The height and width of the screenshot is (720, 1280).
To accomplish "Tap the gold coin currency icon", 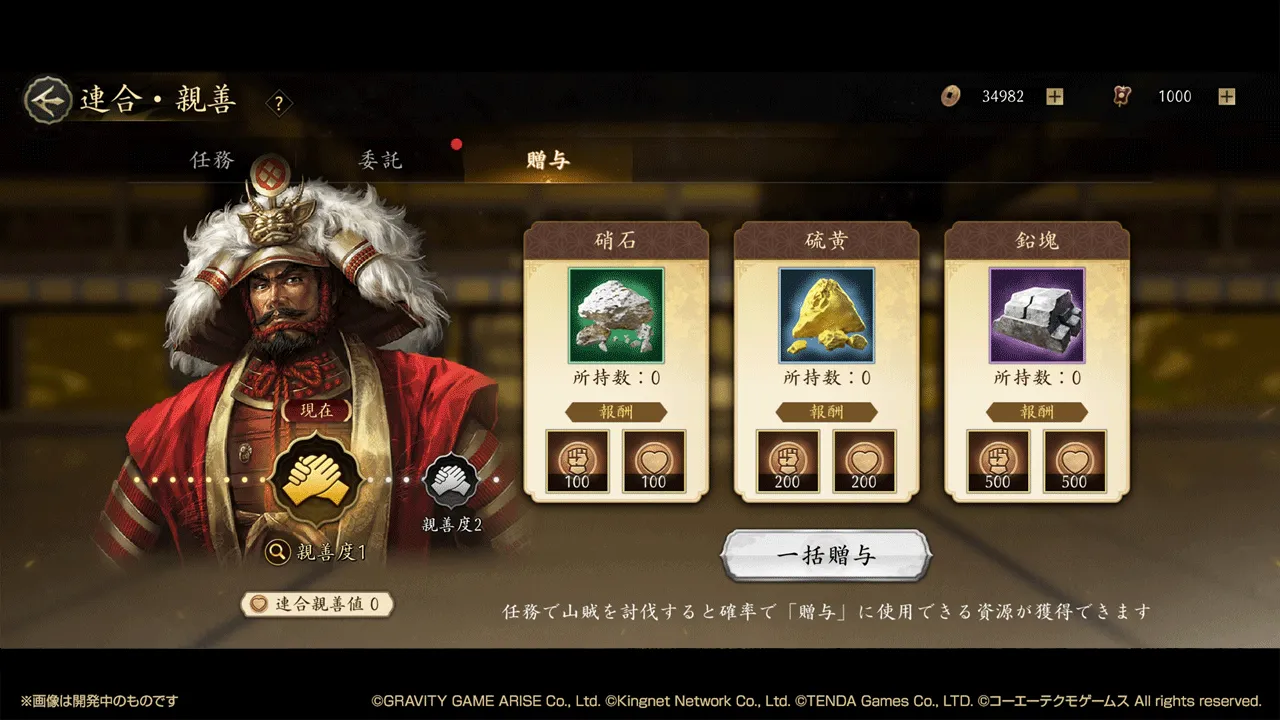I will click(x=949, y=96).
